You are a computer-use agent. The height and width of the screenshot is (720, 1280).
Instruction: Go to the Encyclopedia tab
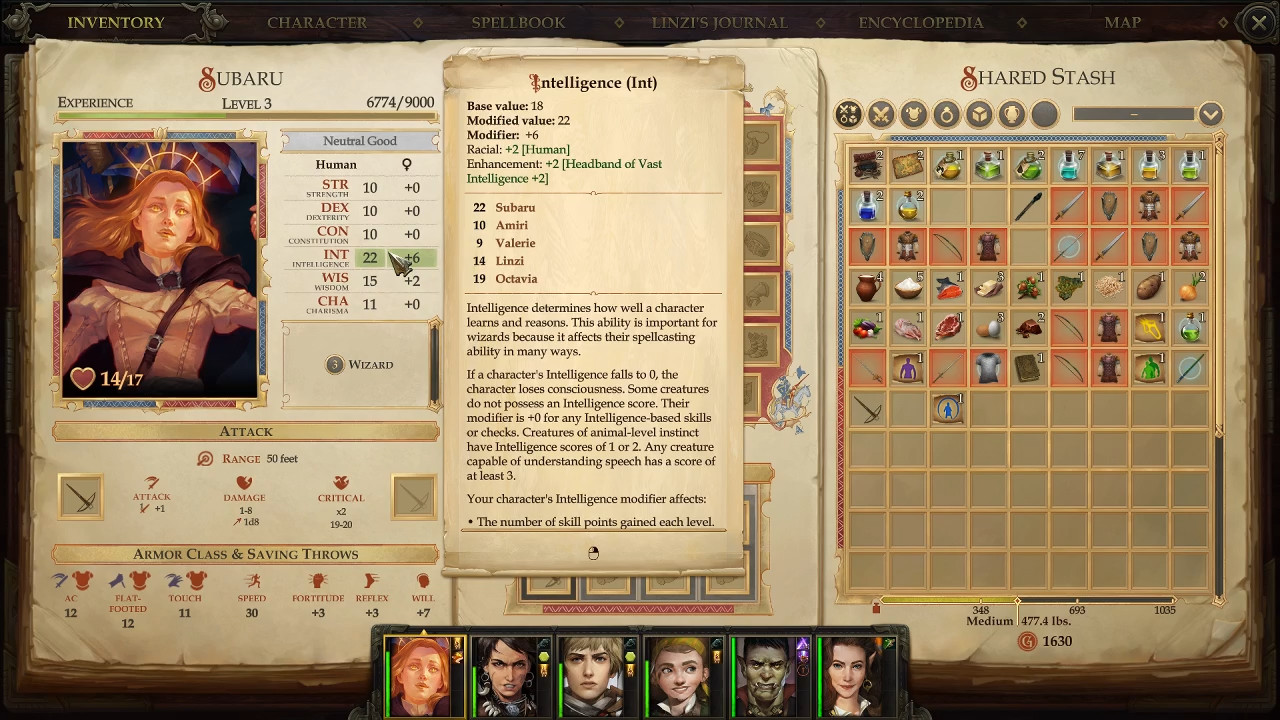click(920, 22)
